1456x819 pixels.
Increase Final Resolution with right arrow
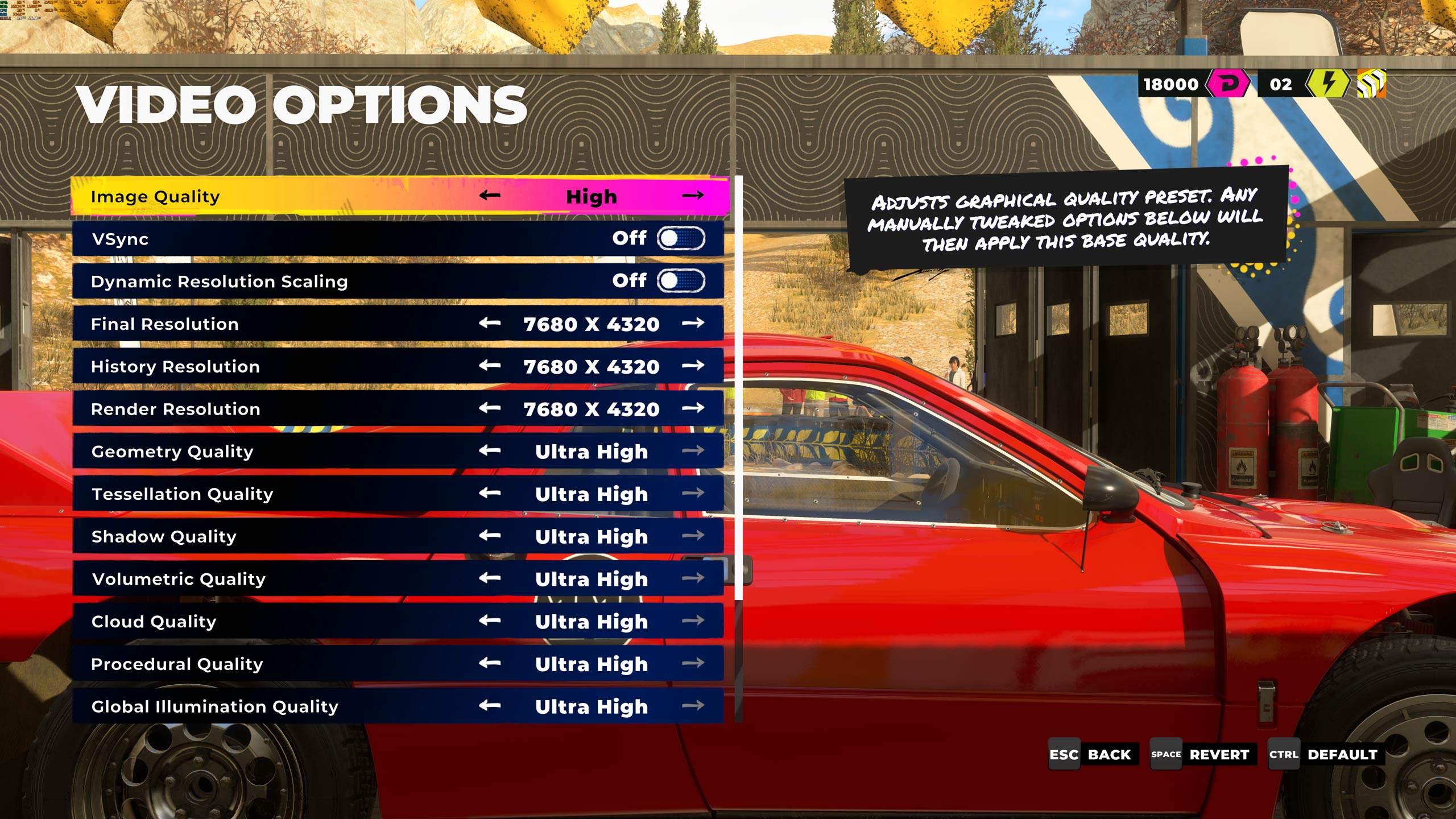(693, 323)
